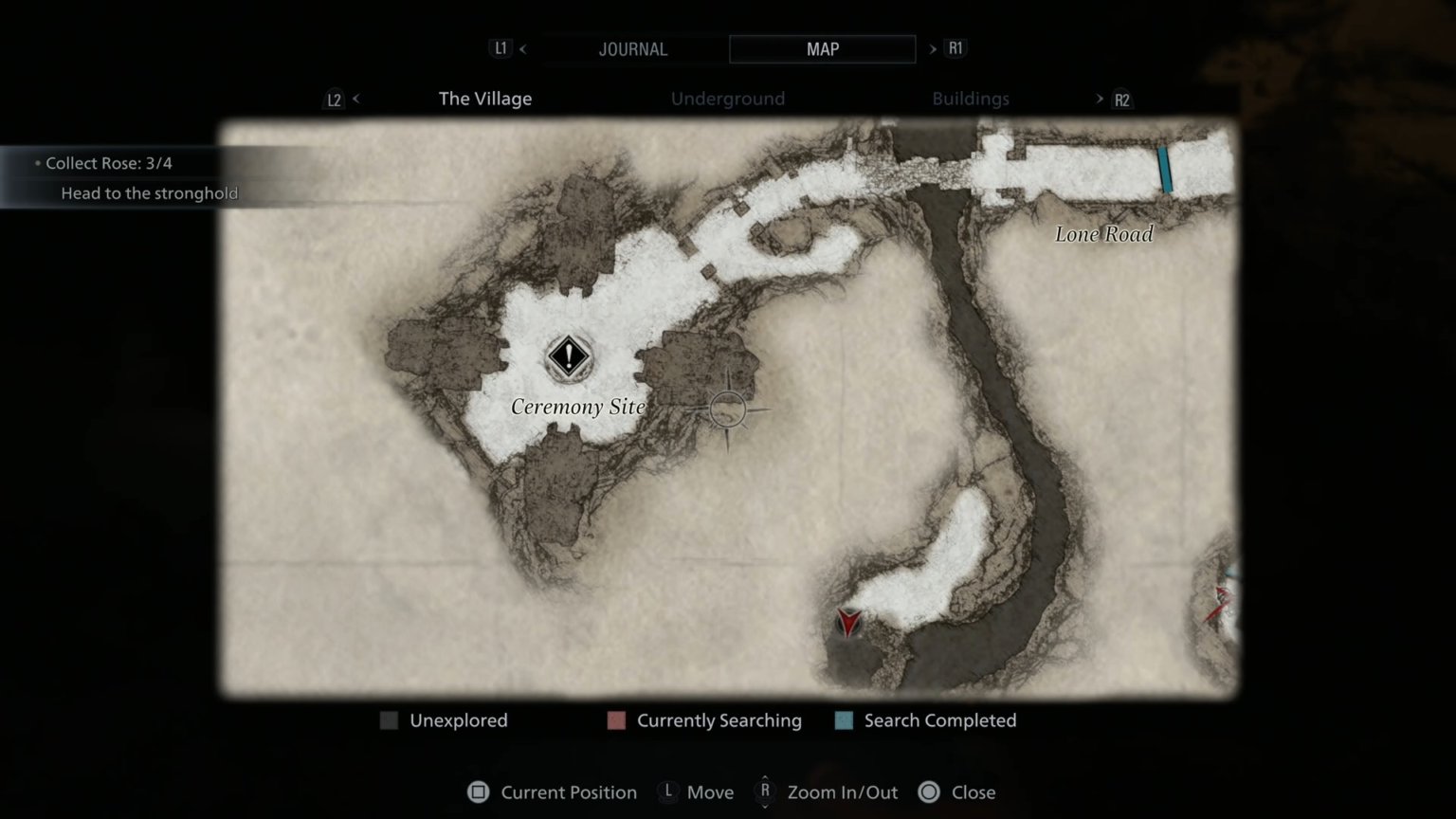This screenshot has height=819, width=1456.
Task: Click the circle button icon next to Close
Action: pos(928,792)
